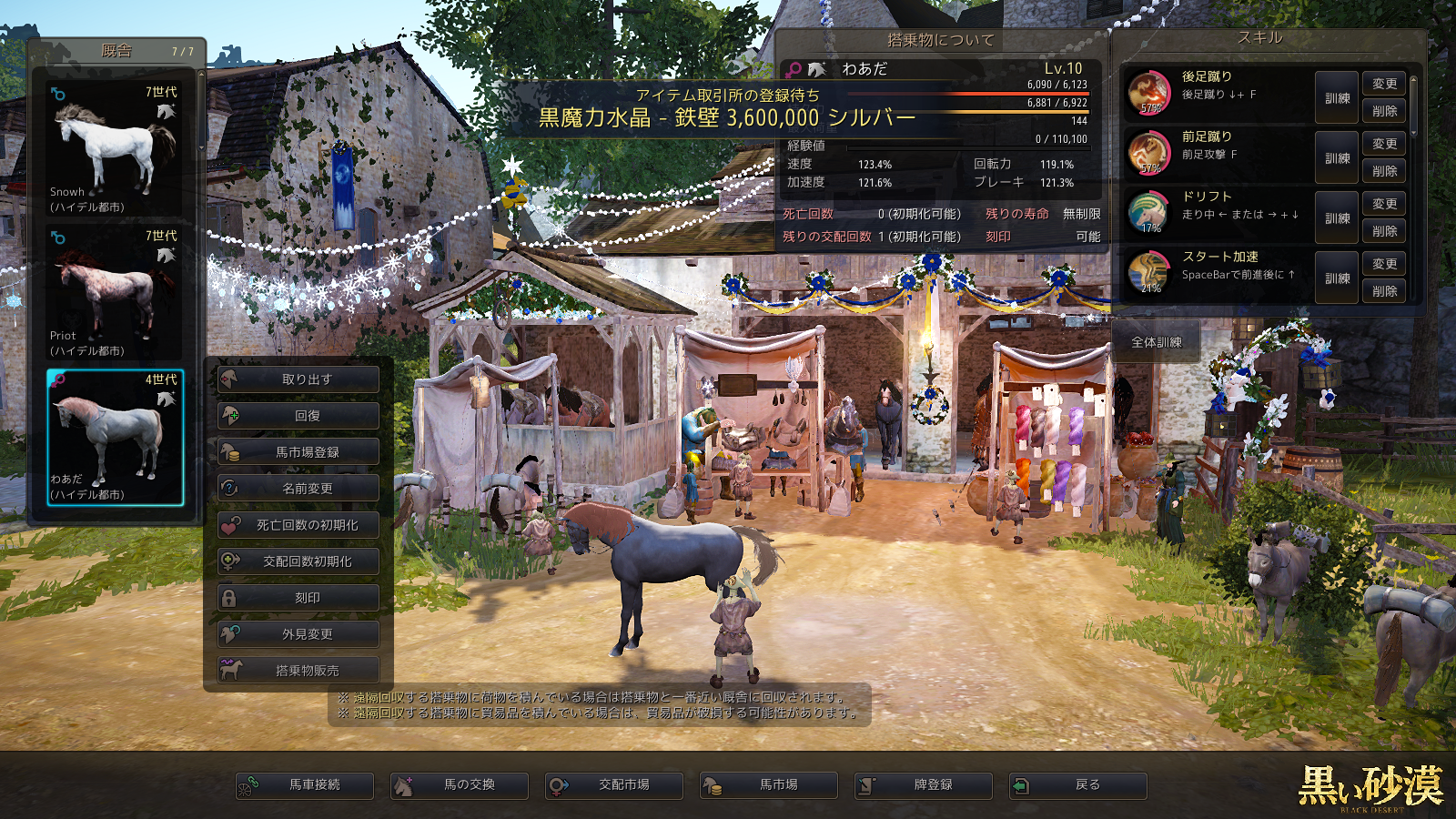1456x819 pixels.
Task: Open 外見変更 appearance change
Action: (298, 634)
